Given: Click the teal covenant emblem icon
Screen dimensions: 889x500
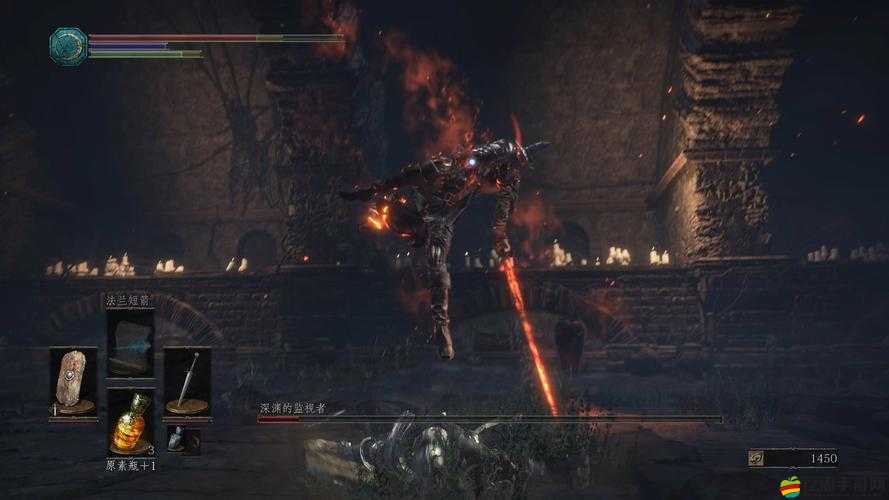Looking at the screenshot, I should pyautogui.click(x=68, y=45).
